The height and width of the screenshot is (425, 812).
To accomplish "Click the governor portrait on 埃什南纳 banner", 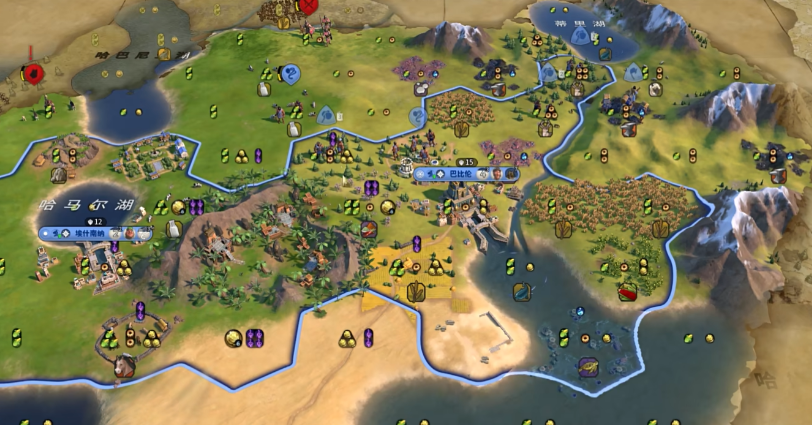I will click(128, 234).
